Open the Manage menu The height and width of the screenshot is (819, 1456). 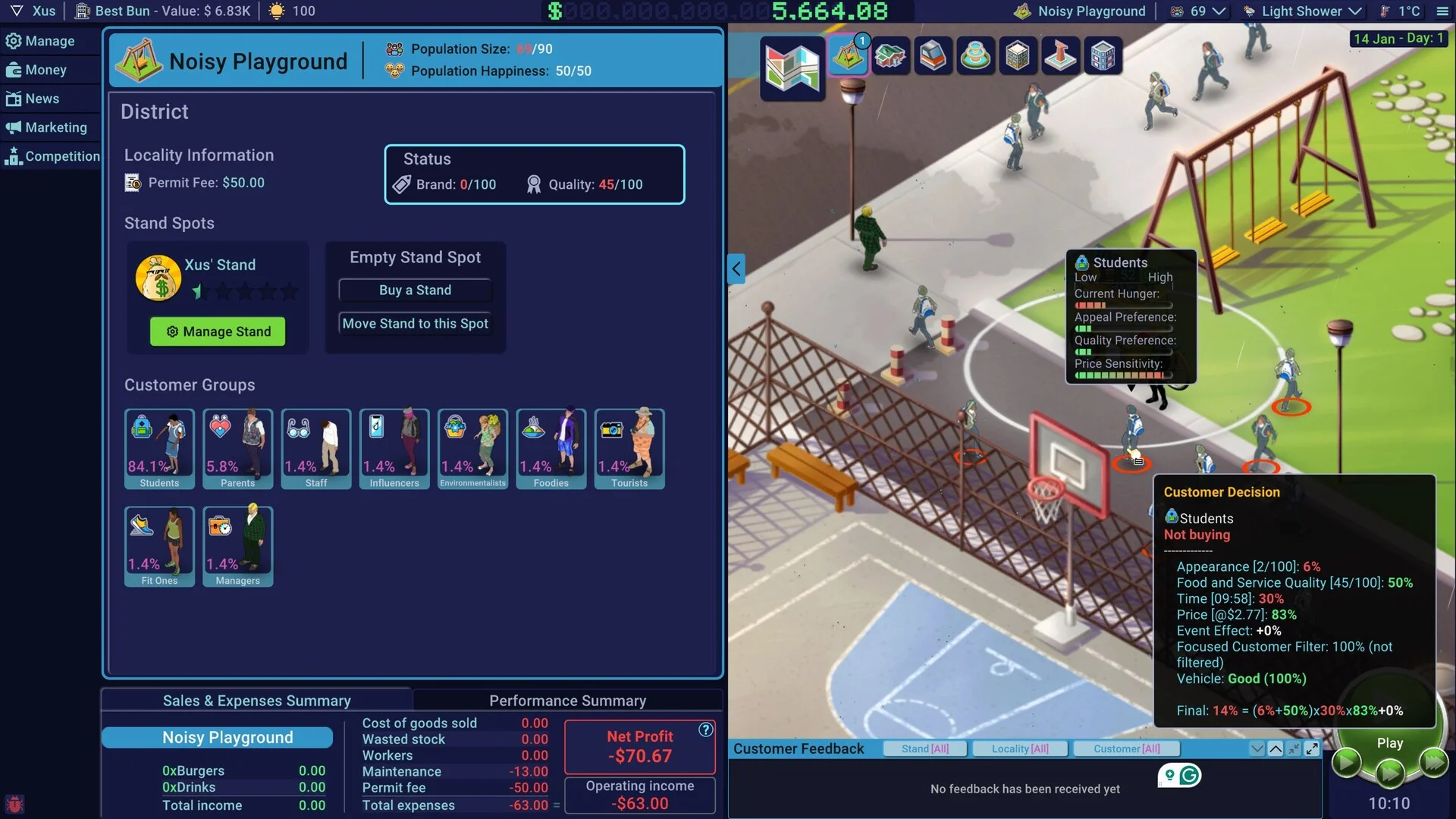pos(49,41)
